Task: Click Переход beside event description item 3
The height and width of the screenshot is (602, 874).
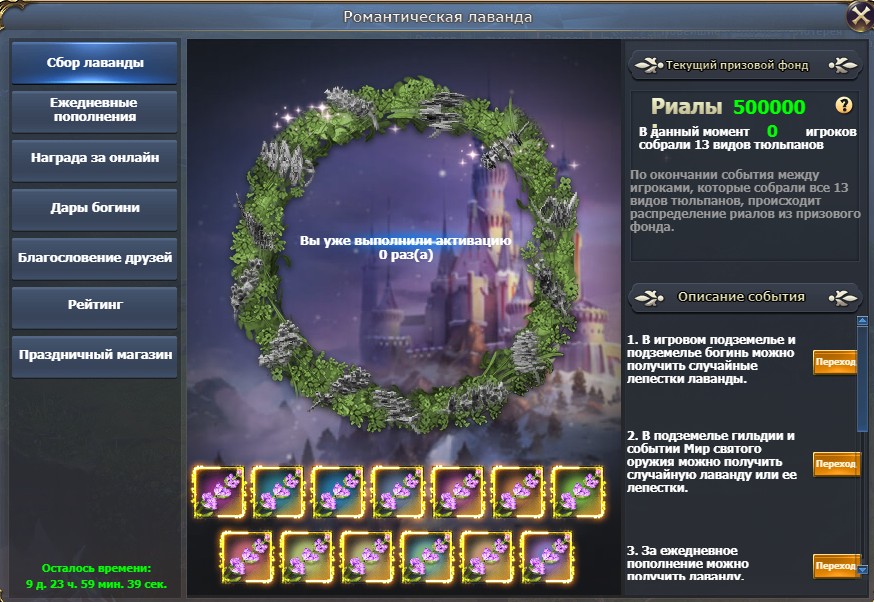Action: point(836,566)
